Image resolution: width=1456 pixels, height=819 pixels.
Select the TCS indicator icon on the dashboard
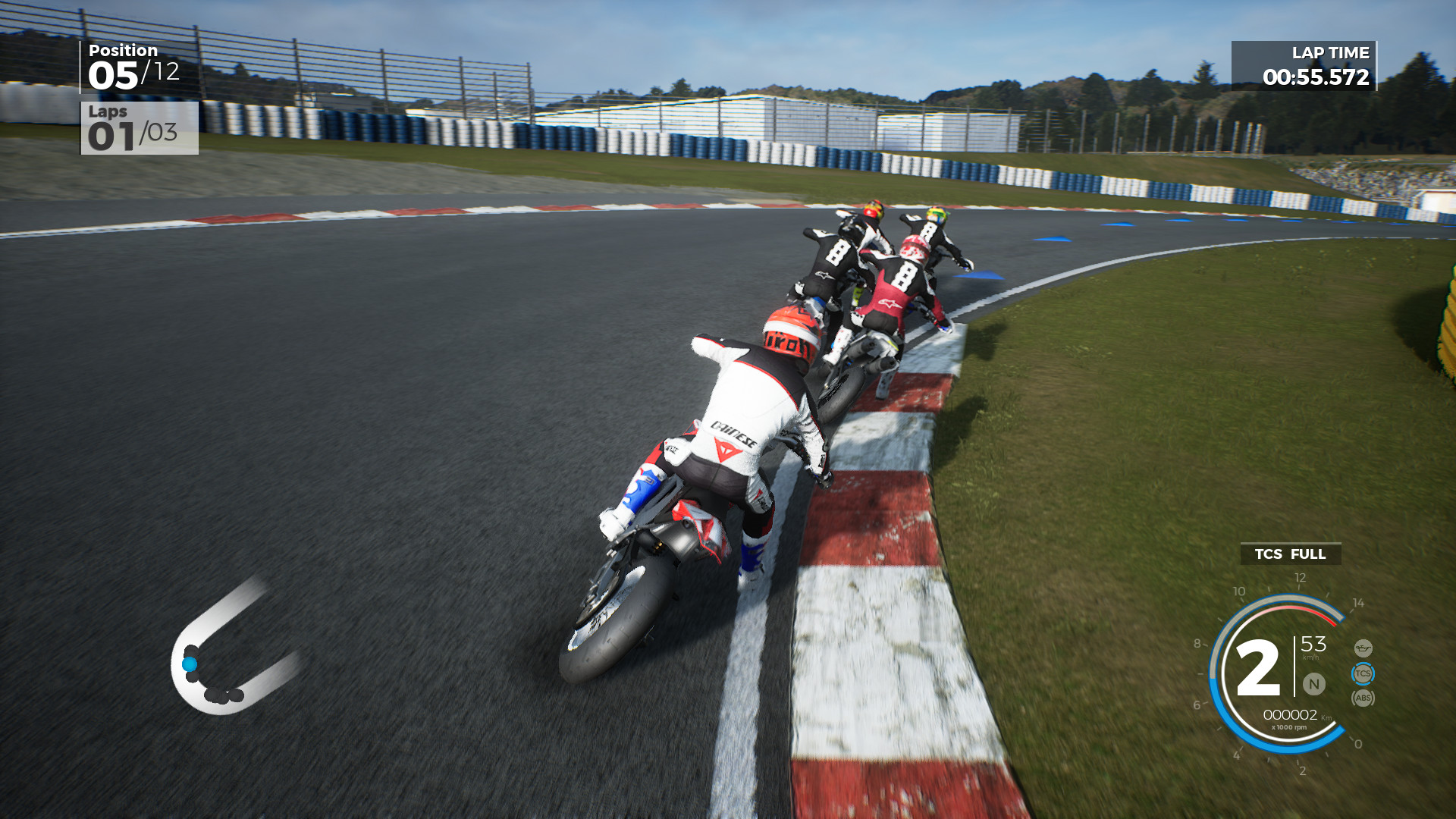tap(1363, 673)
